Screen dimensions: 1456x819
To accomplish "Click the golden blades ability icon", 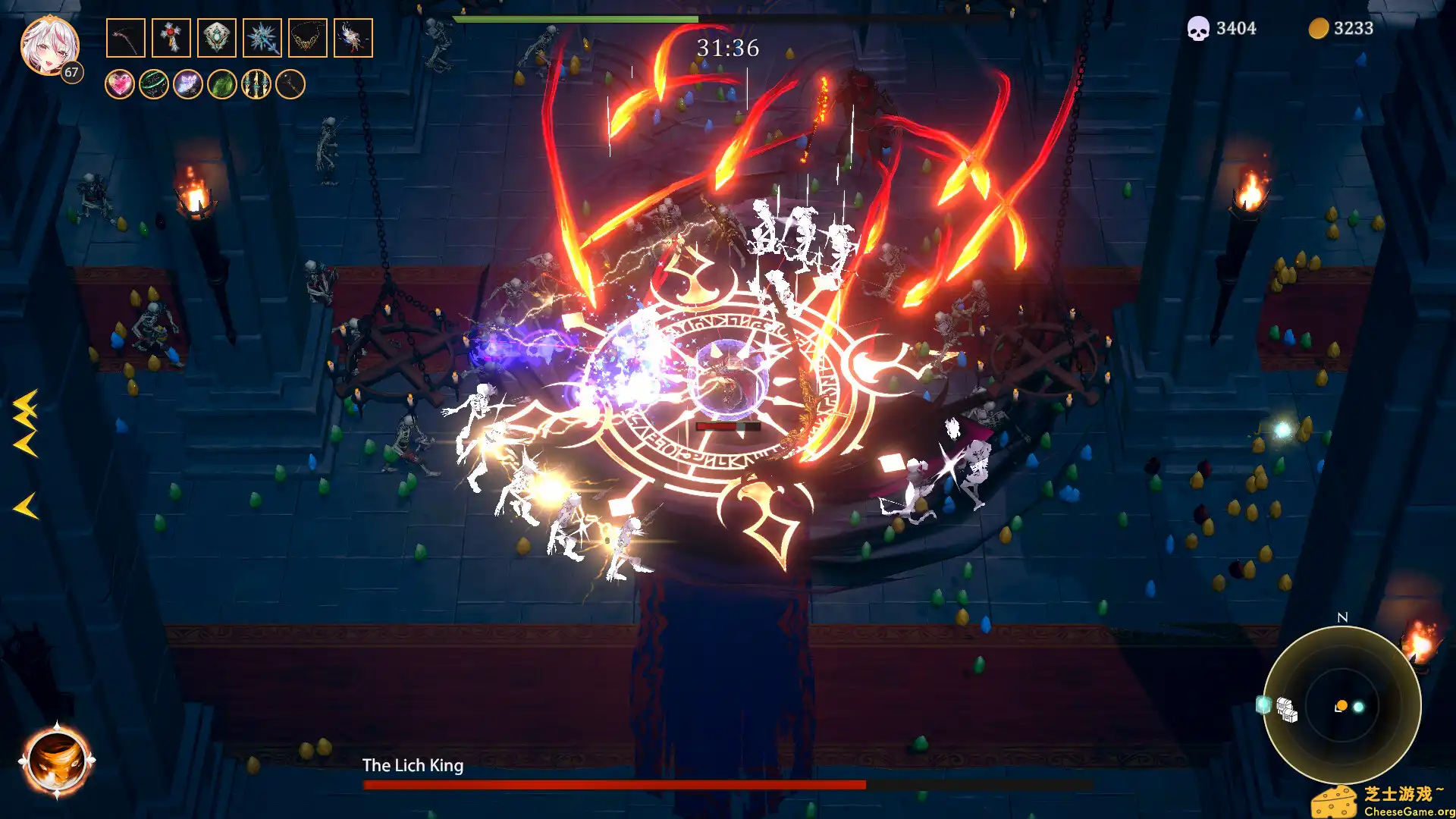I will coord(256,85).
